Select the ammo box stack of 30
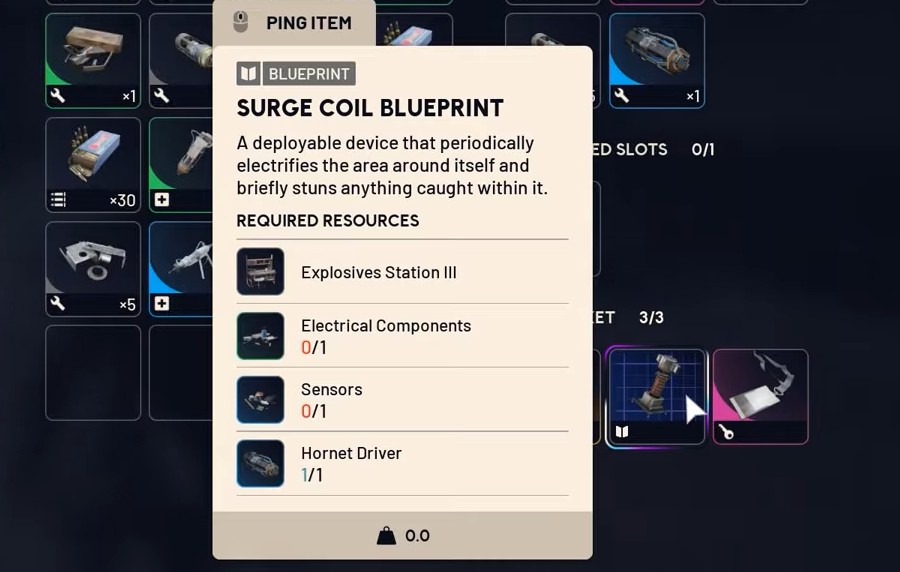 pos(93,164)
